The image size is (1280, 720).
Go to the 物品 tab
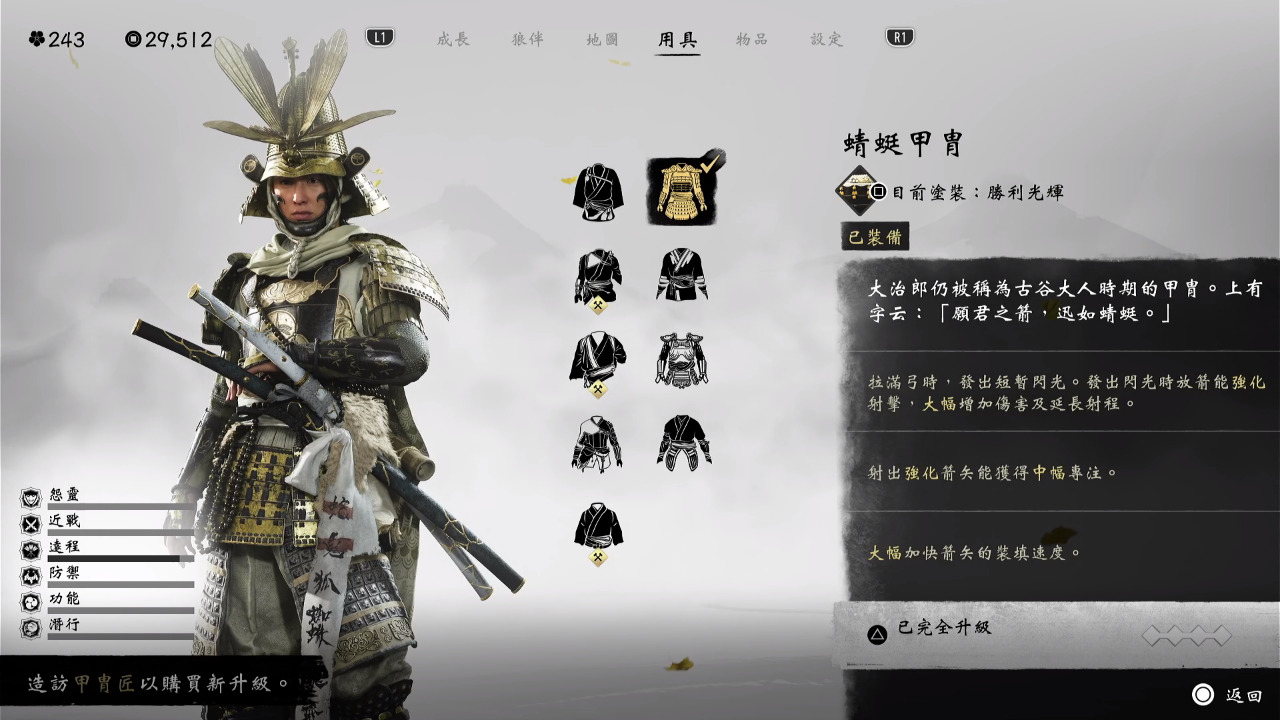[752, 39]
